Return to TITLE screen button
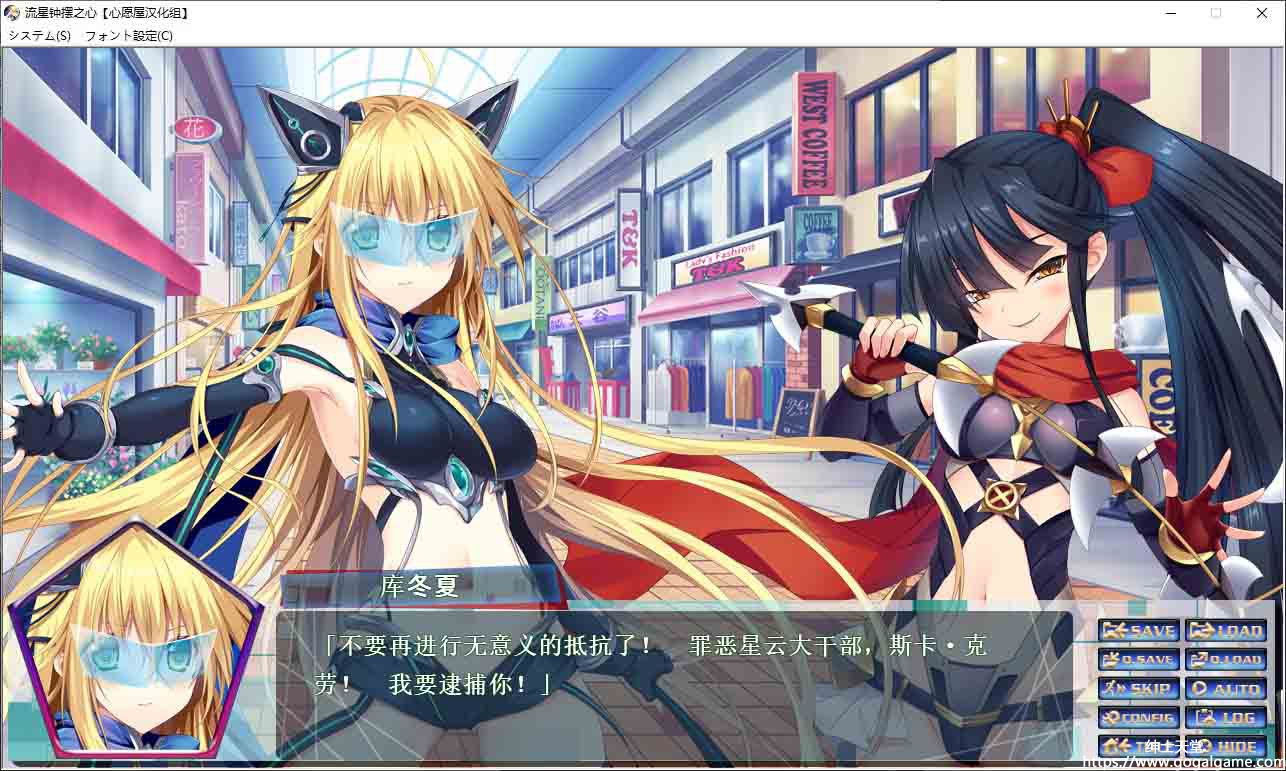 (1138, 746)
